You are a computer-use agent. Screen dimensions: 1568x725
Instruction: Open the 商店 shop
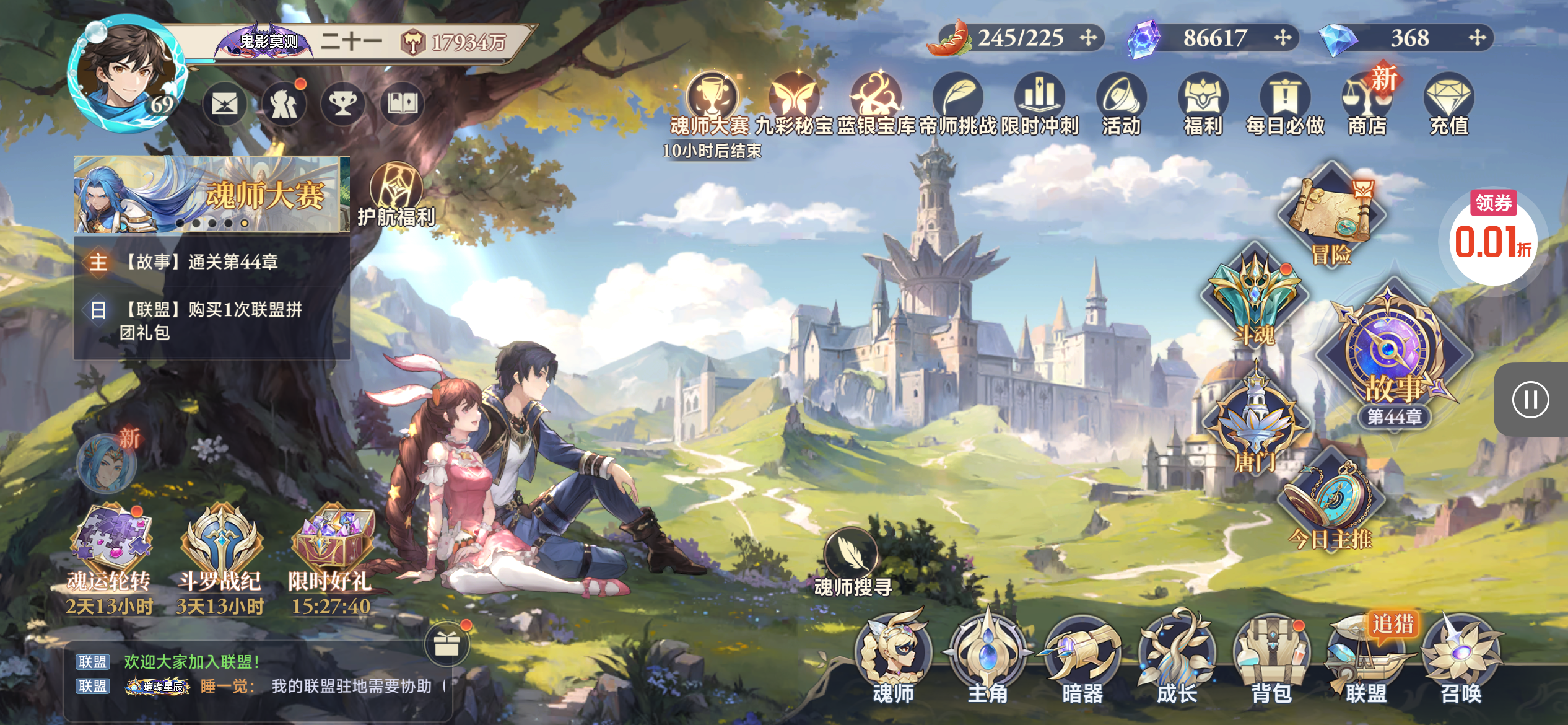tap(1367, 102)
